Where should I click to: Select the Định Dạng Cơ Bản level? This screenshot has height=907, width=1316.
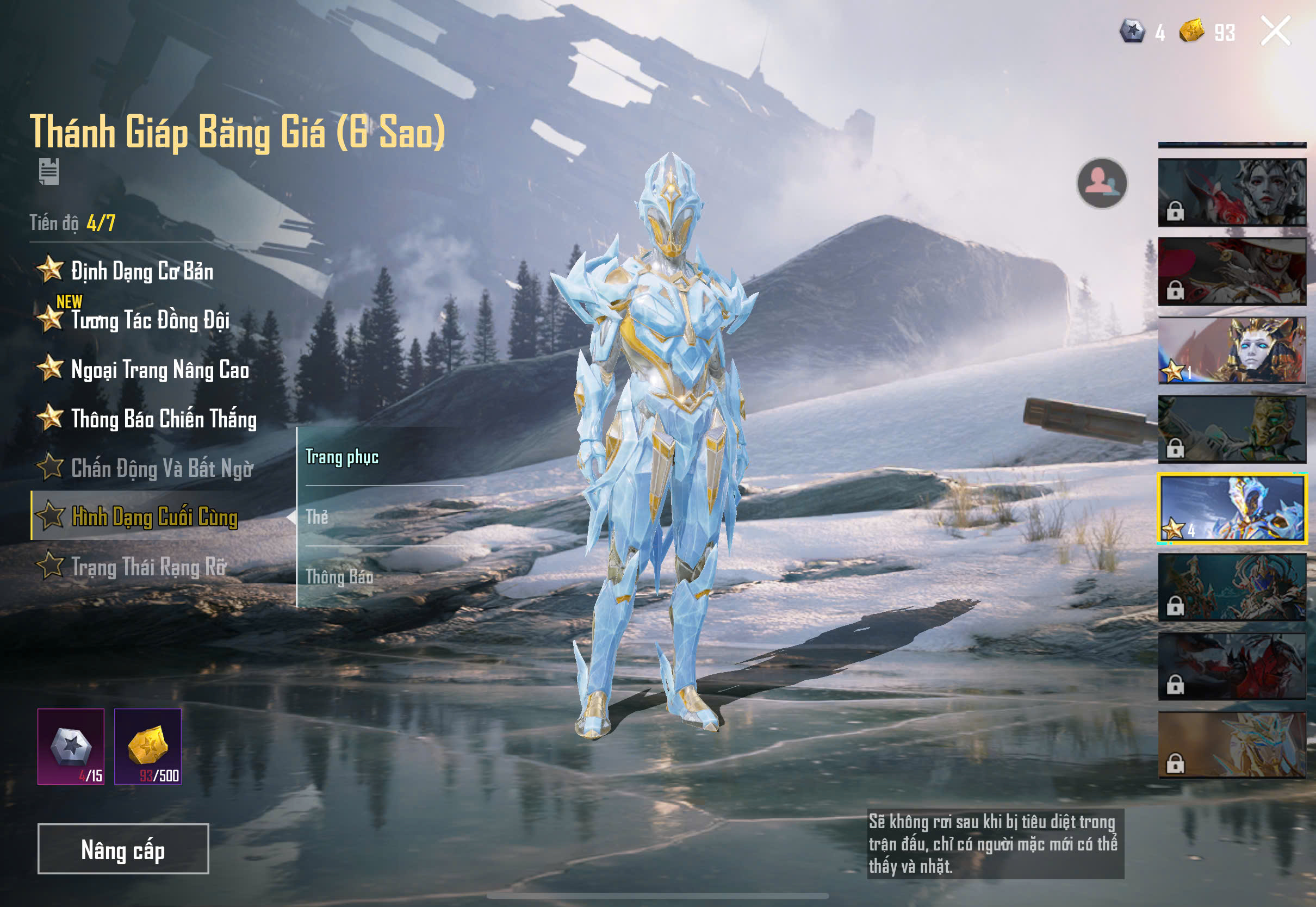(141, 271)
